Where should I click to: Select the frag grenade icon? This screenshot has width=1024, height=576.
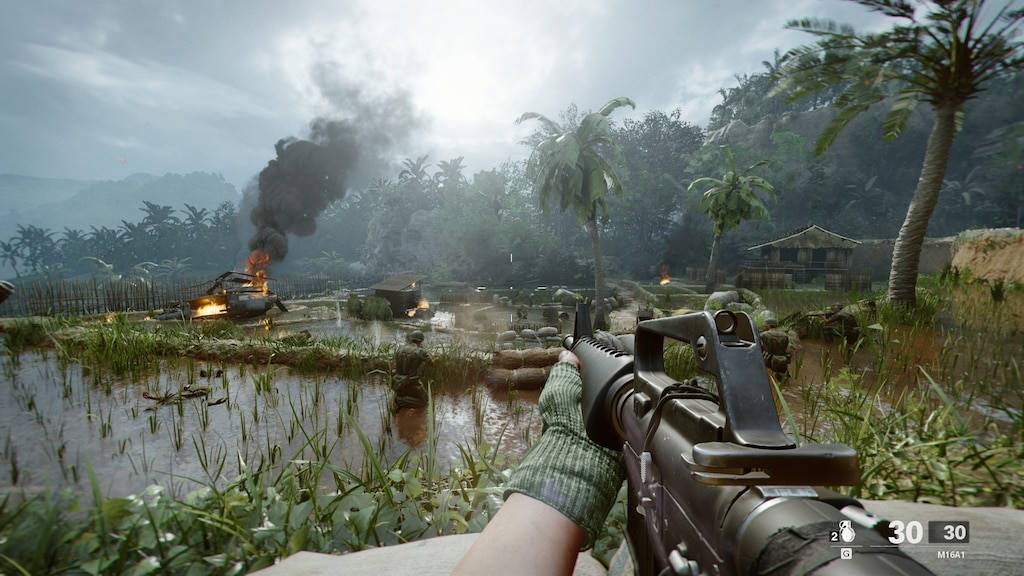846,533
